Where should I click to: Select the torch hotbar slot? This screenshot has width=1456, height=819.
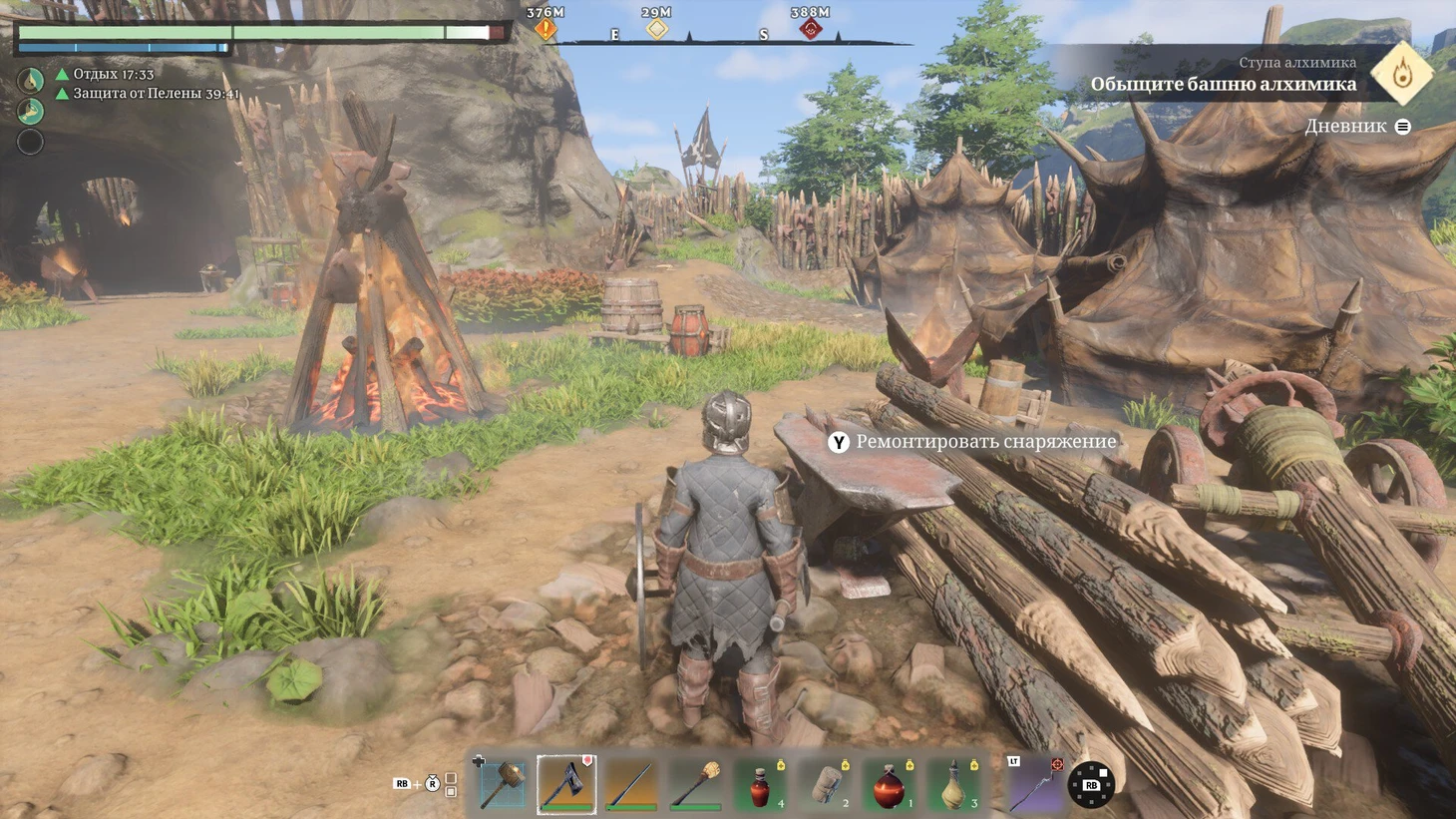click(x=695, y=784)
